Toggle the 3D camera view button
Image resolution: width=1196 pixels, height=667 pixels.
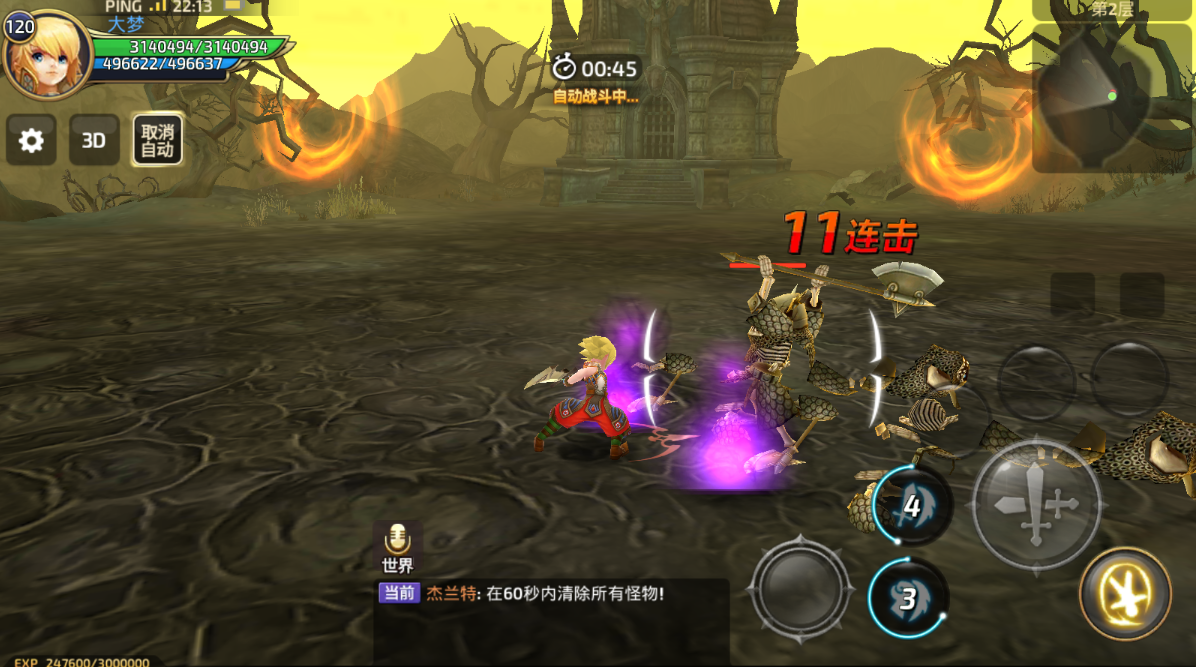(x=93, y=140)
